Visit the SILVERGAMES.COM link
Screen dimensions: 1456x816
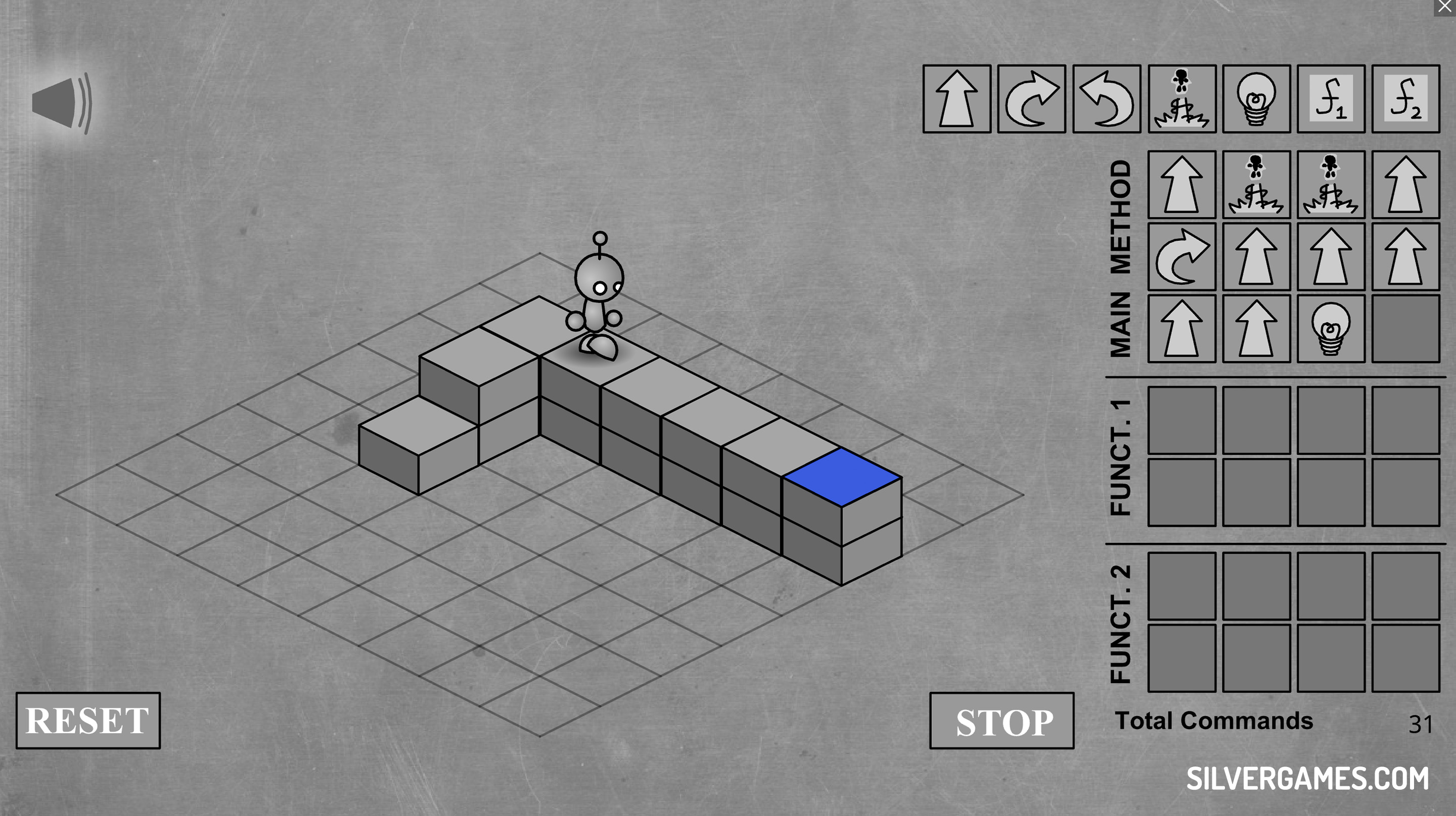[1307, 779]
